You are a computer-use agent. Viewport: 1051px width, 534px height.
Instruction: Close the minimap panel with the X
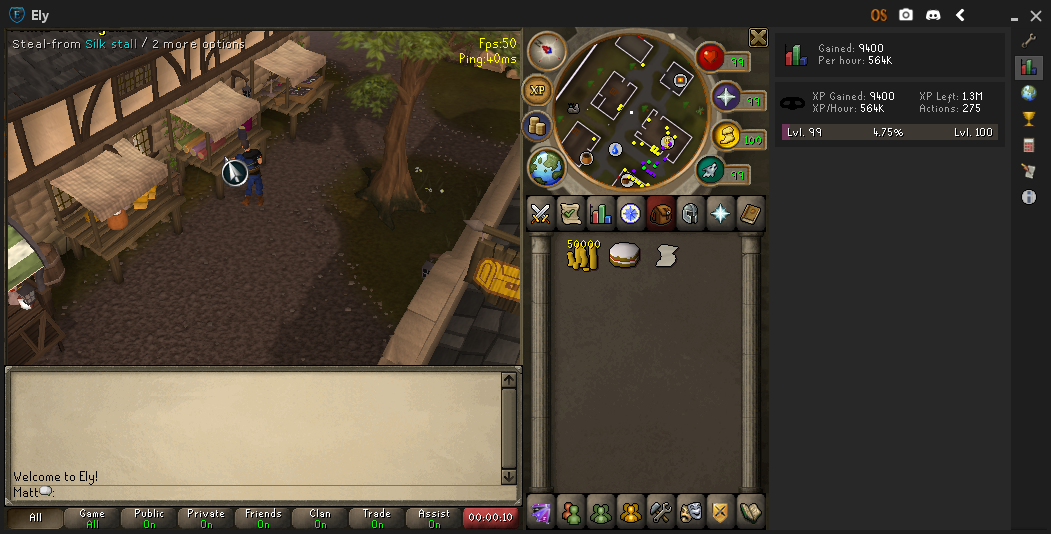pos(758,38)
